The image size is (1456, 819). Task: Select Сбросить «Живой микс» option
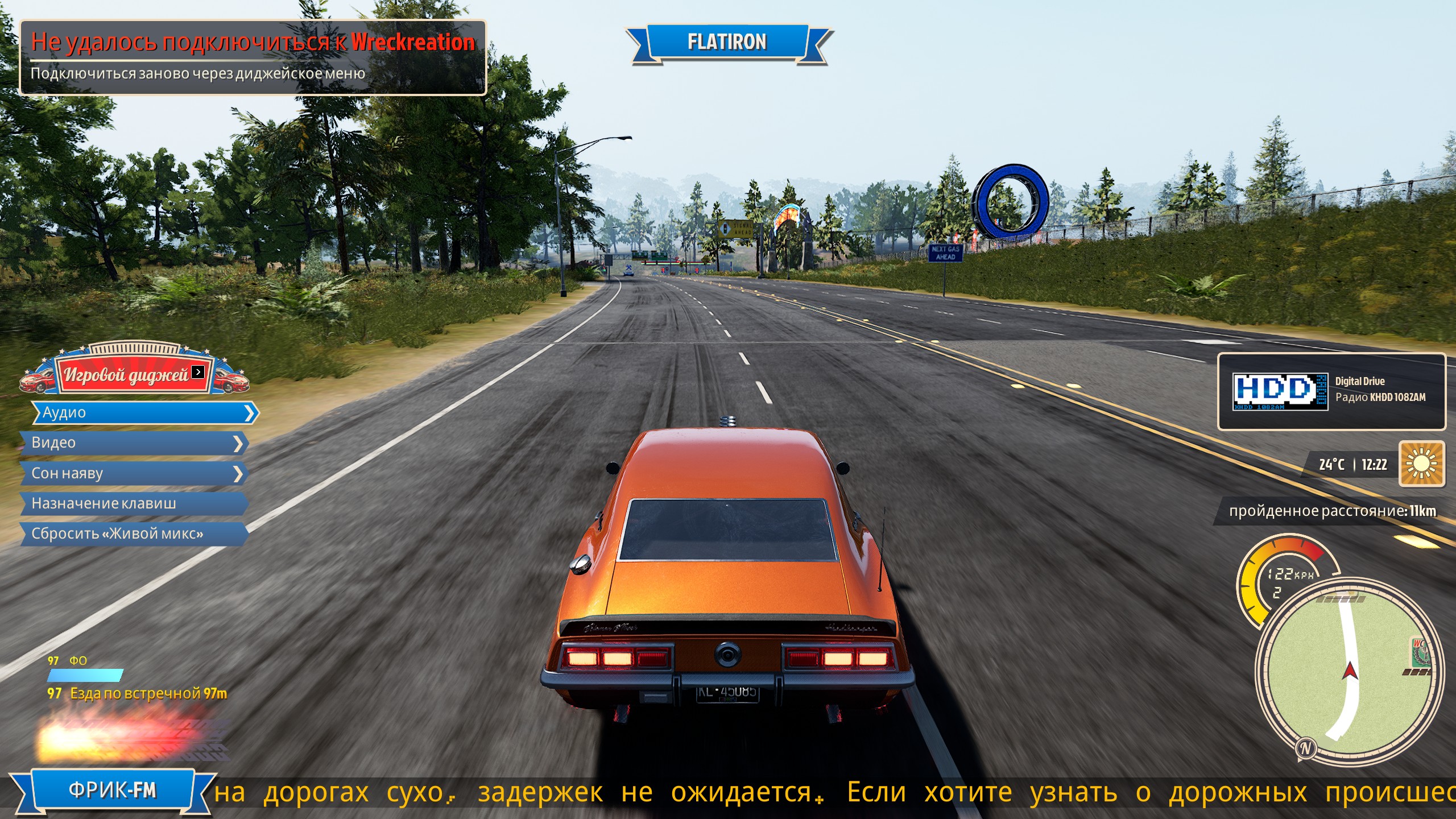coord(135,533)
